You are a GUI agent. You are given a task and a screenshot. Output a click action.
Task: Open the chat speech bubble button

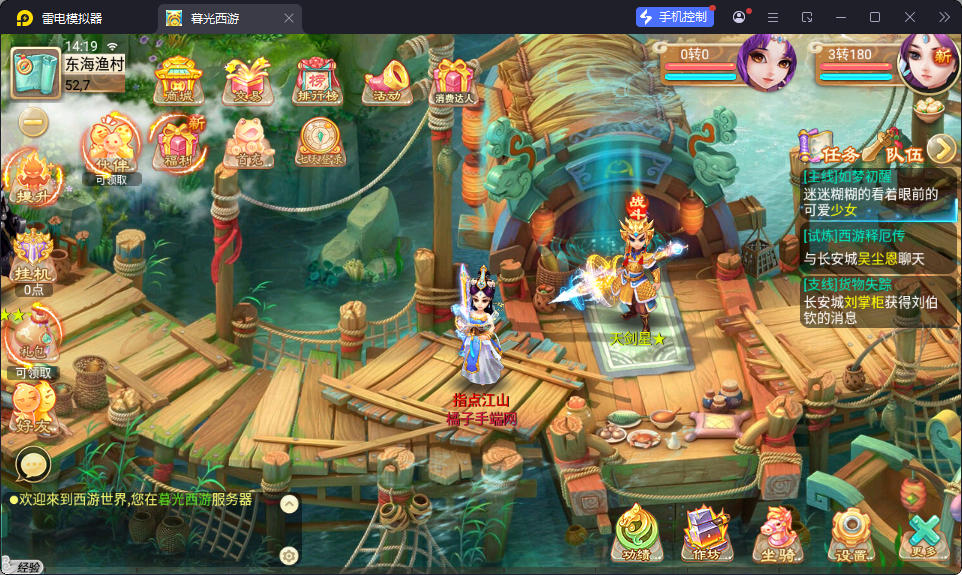pos(33,464)
